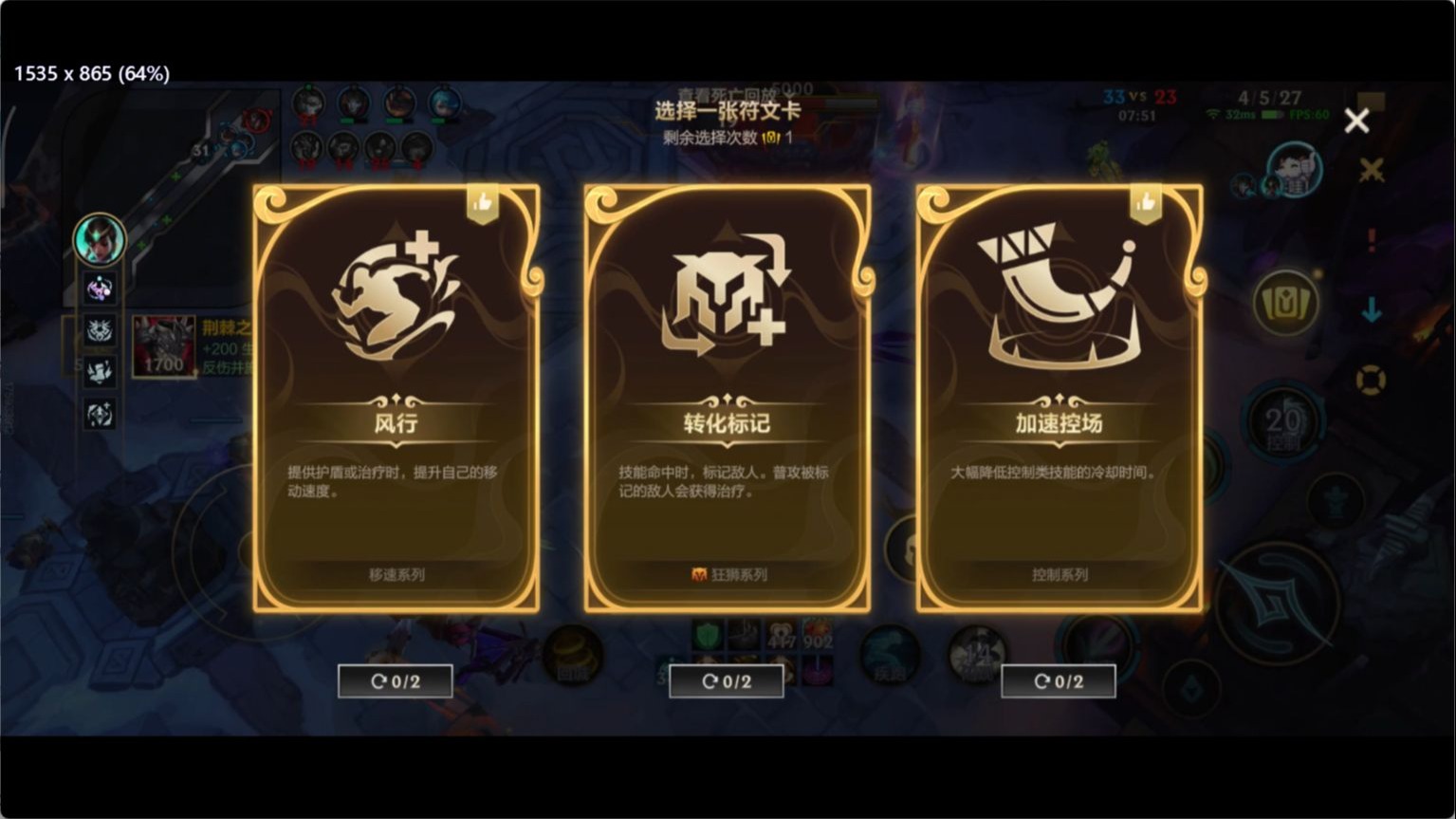Tap the minimap in the top left corner
Image resolution: width=1456 pixels, height=819 pixels.
142,161
